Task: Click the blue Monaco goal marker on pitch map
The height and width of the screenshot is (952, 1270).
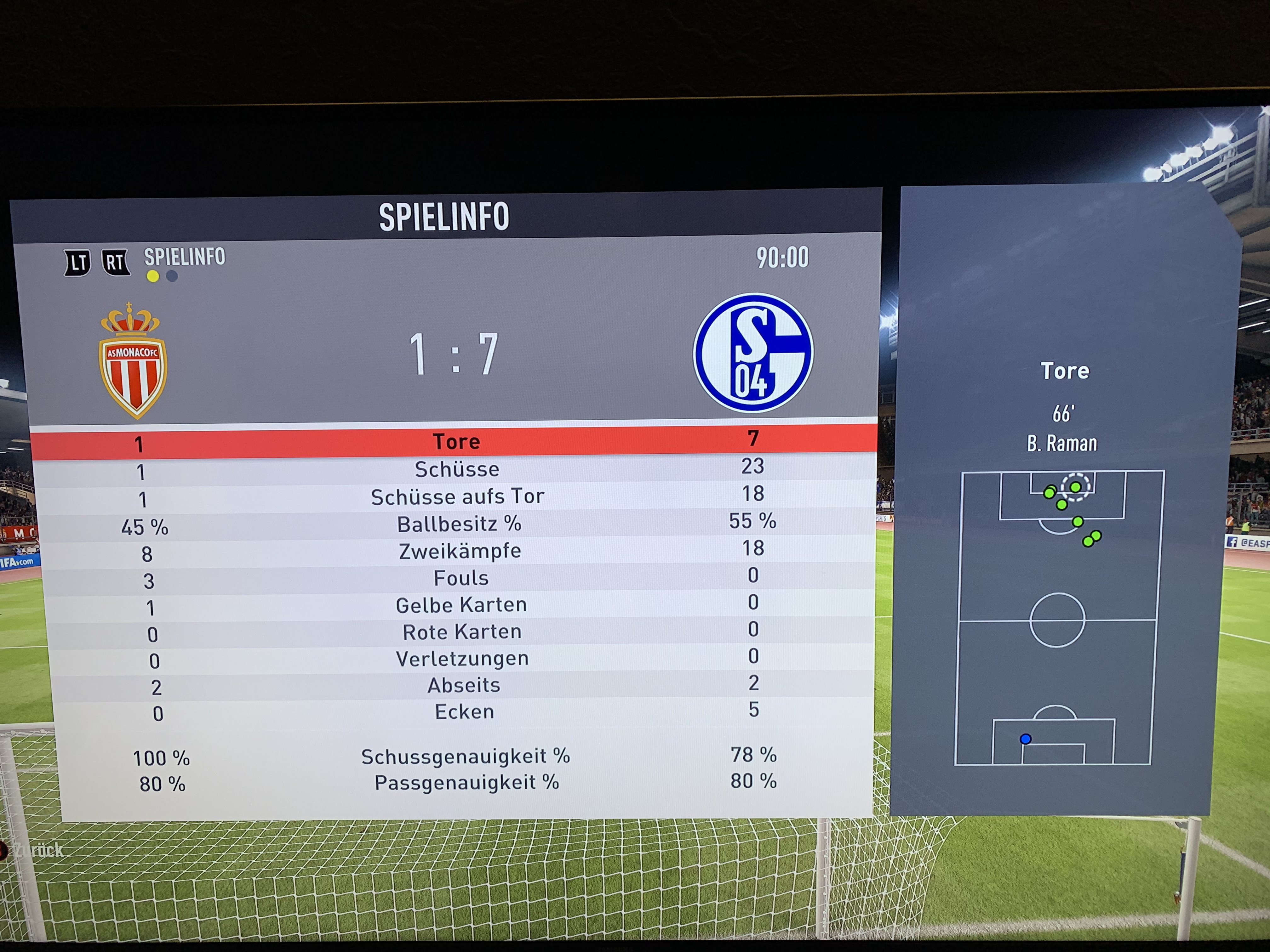Action: click(1025, 739)
